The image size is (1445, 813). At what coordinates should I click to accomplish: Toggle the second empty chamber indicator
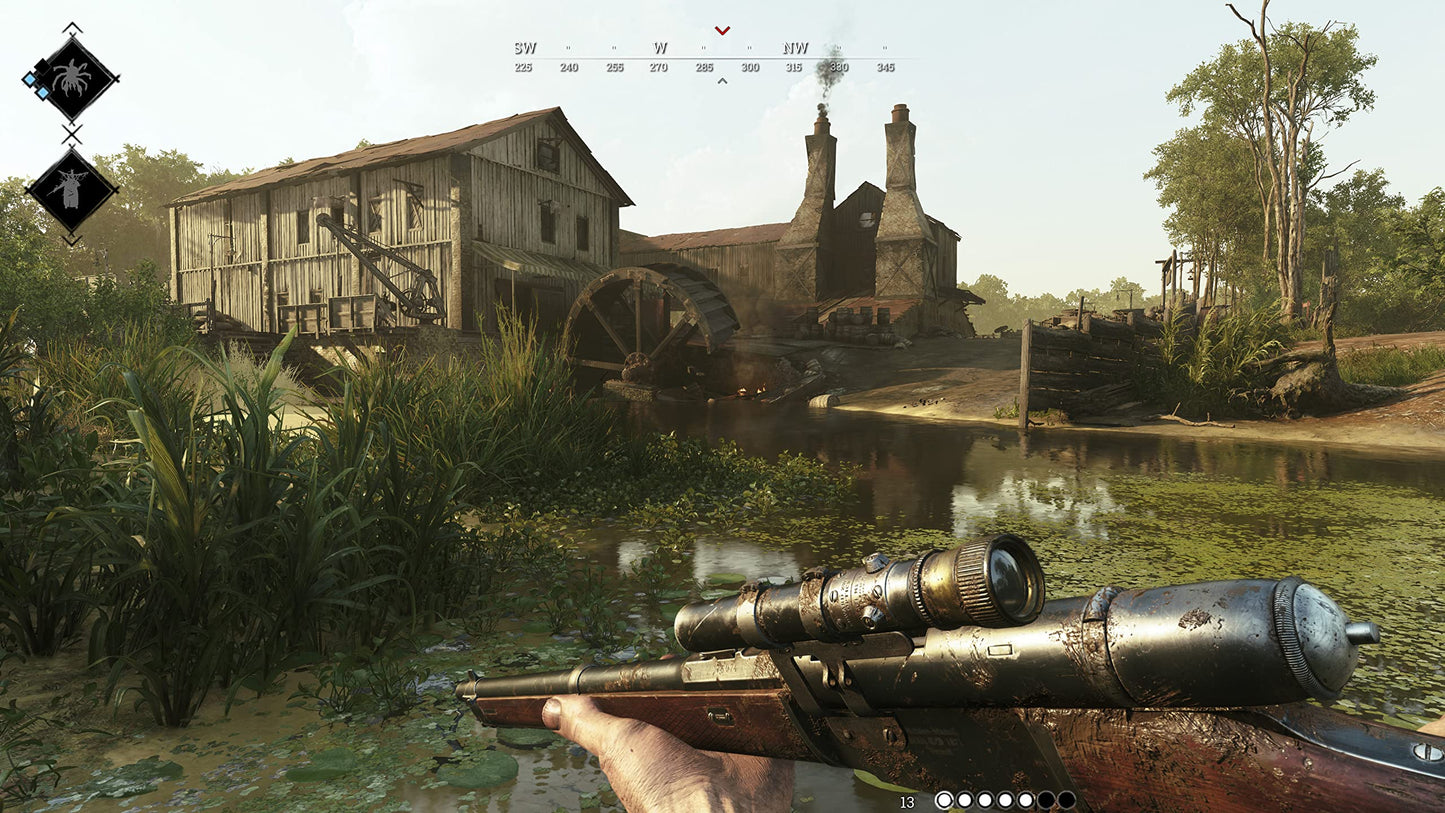point(1068,800)
